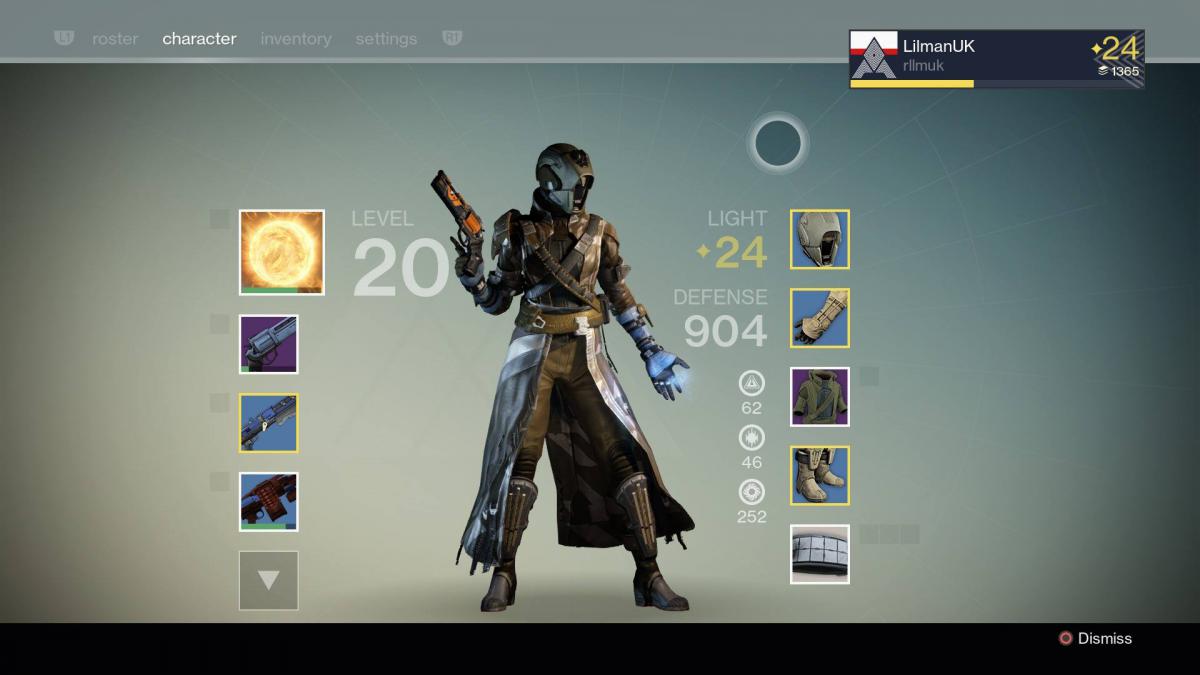The image size is (1200, 675).
Task: Choose the blue special weapon slot
Action: pos(268,422)
